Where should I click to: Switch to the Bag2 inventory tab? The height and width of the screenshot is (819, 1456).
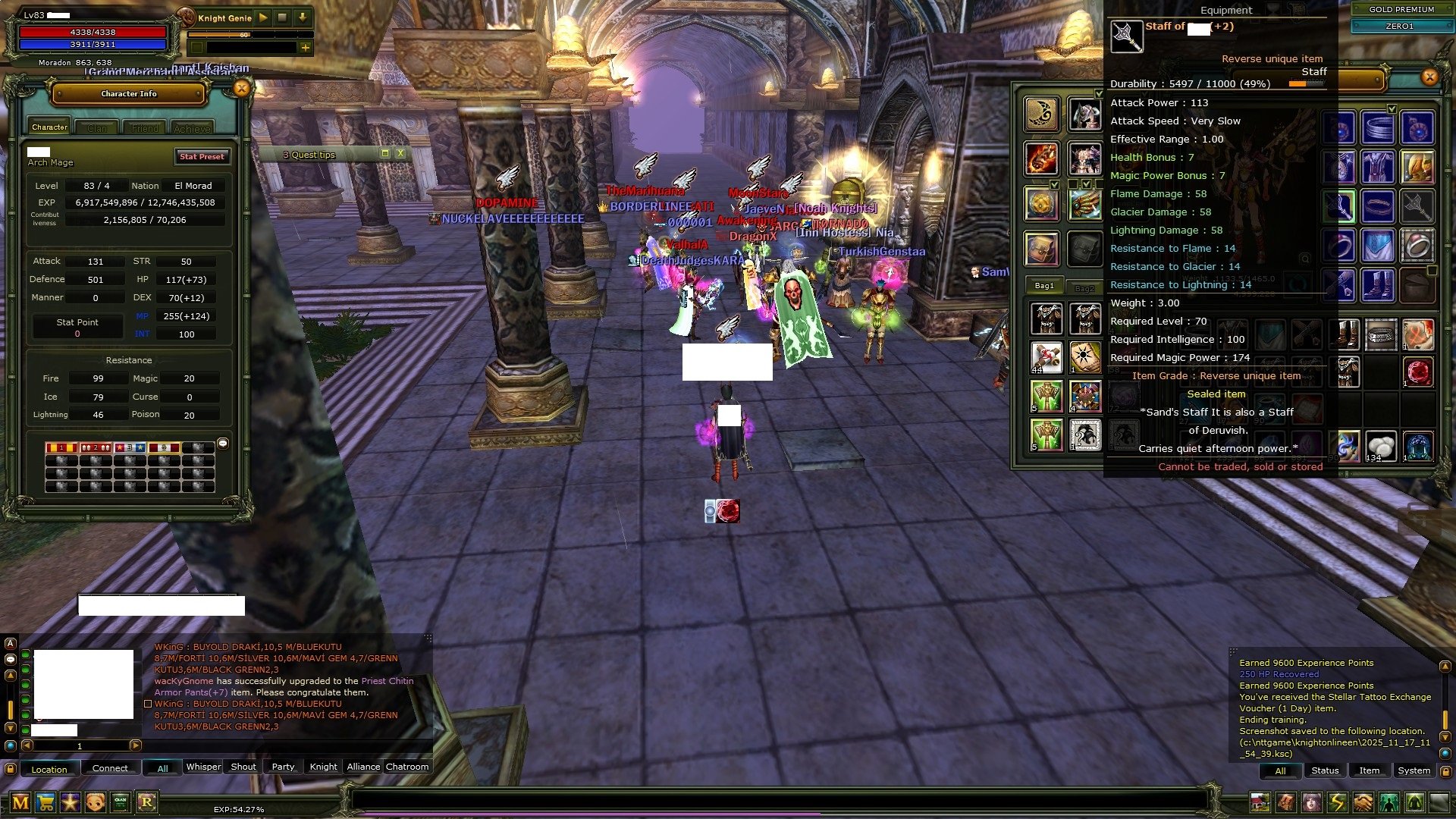[x=1084, y=288]
